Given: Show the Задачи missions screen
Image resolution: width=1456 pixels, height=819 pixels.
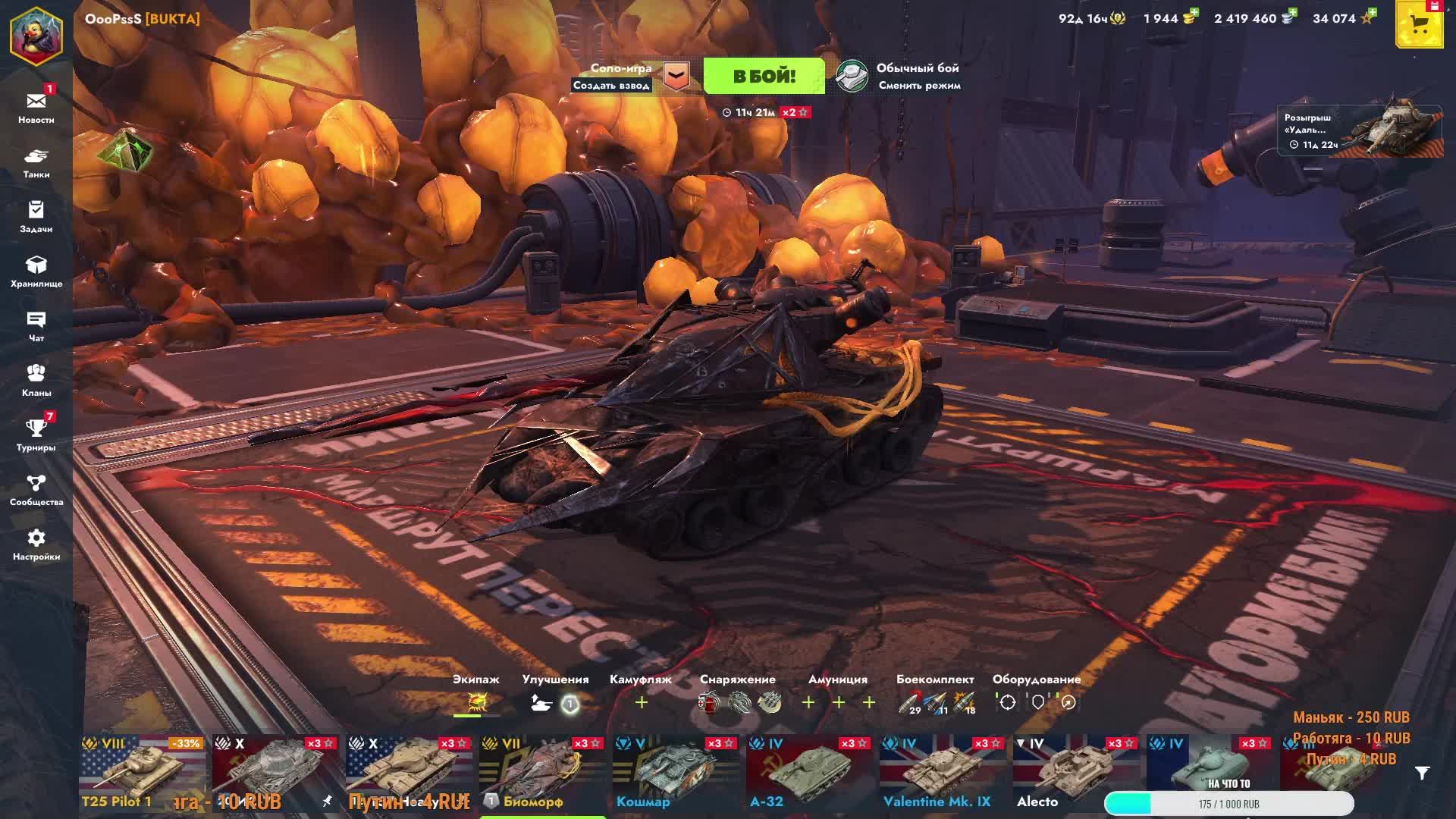Looking at the screenshot, I should click(x=36, y=217).
